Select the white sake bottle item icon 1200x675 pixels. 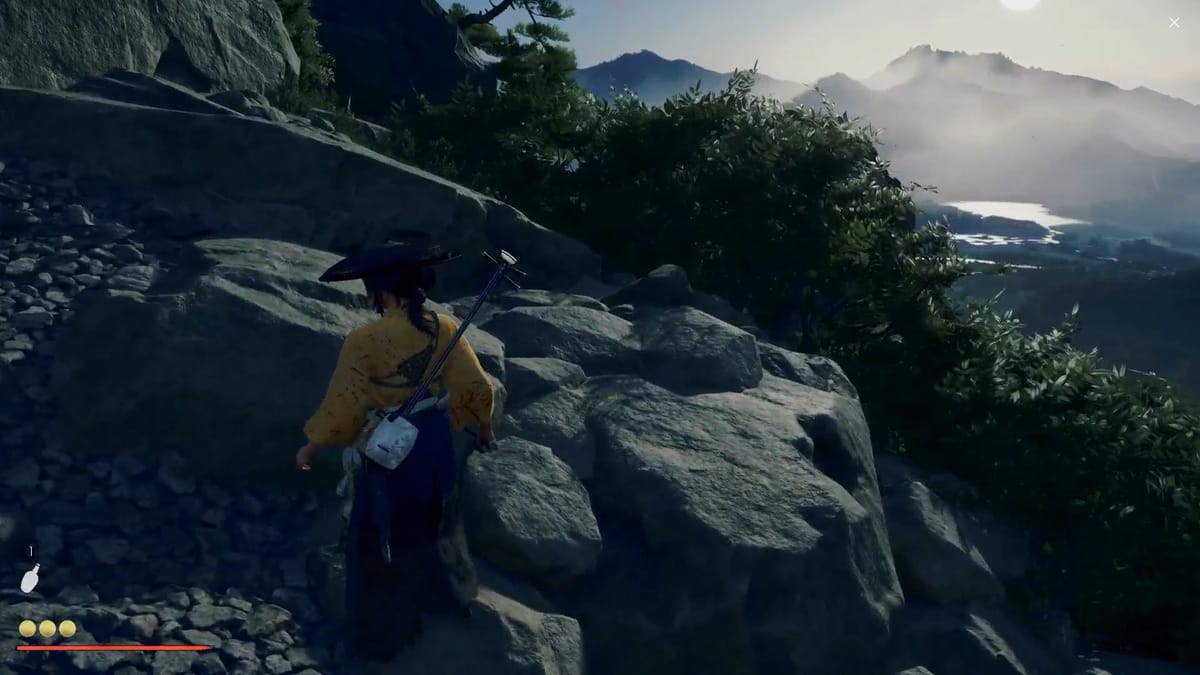pyautogui.click(x=30, y=578)
